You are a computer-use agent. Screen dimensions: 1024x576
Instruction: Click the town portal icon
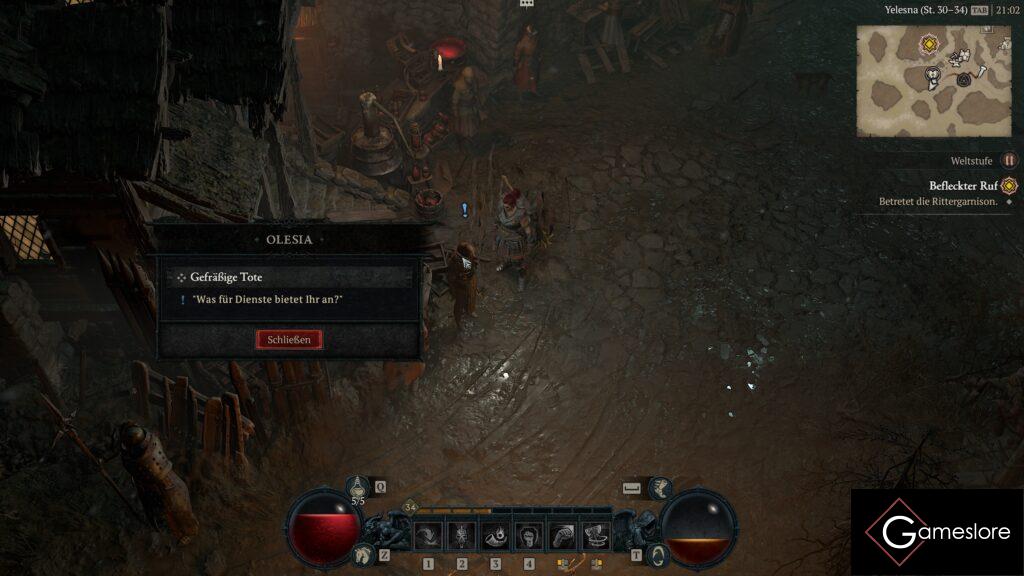point(657,555)
